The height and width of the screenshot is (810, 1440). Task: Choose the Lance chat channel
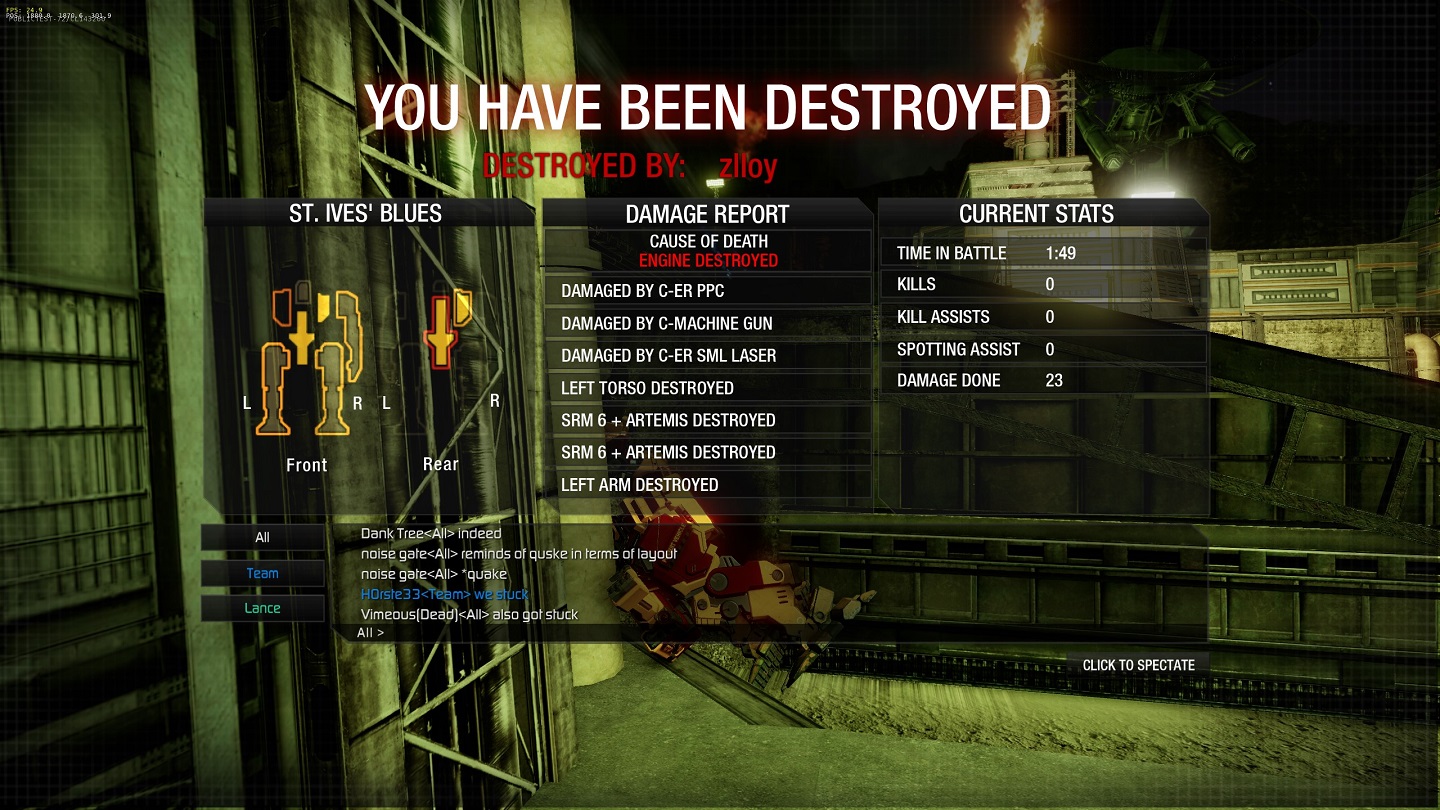pyautogui.click(x=262, y=608)
